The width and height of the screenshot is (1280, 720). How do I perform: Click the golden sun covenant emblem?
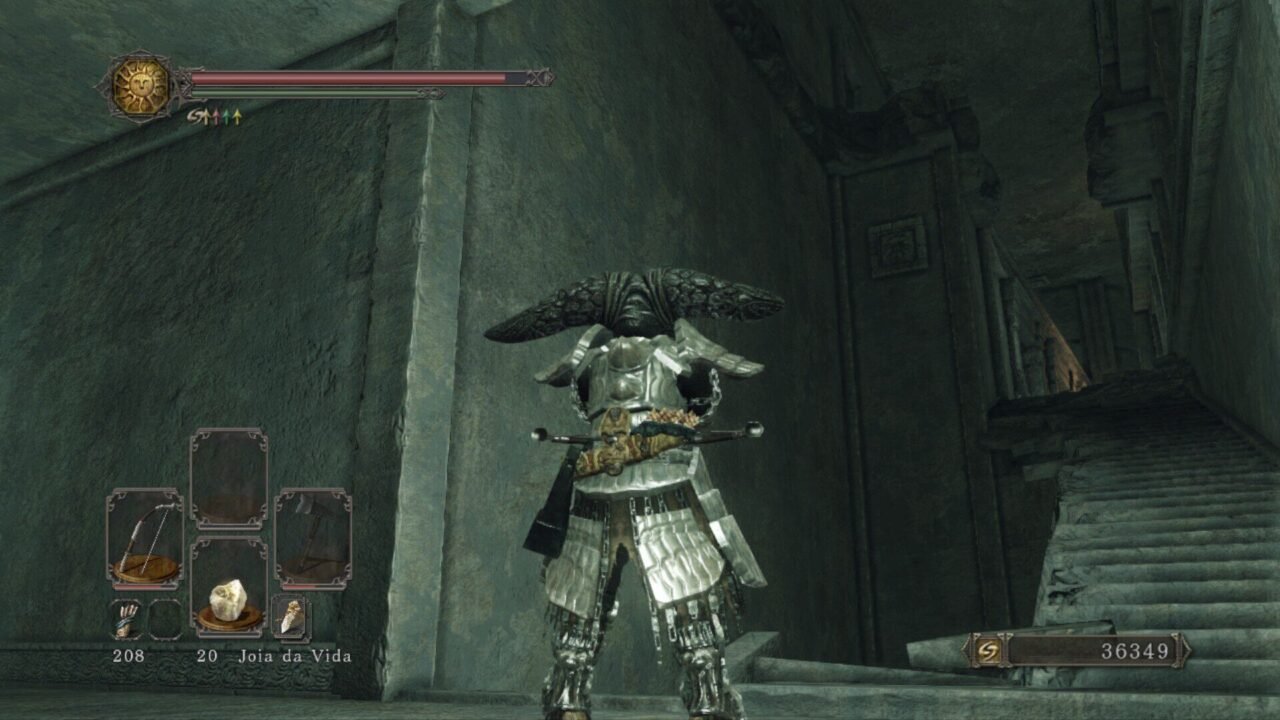click(x=141, y=87)
